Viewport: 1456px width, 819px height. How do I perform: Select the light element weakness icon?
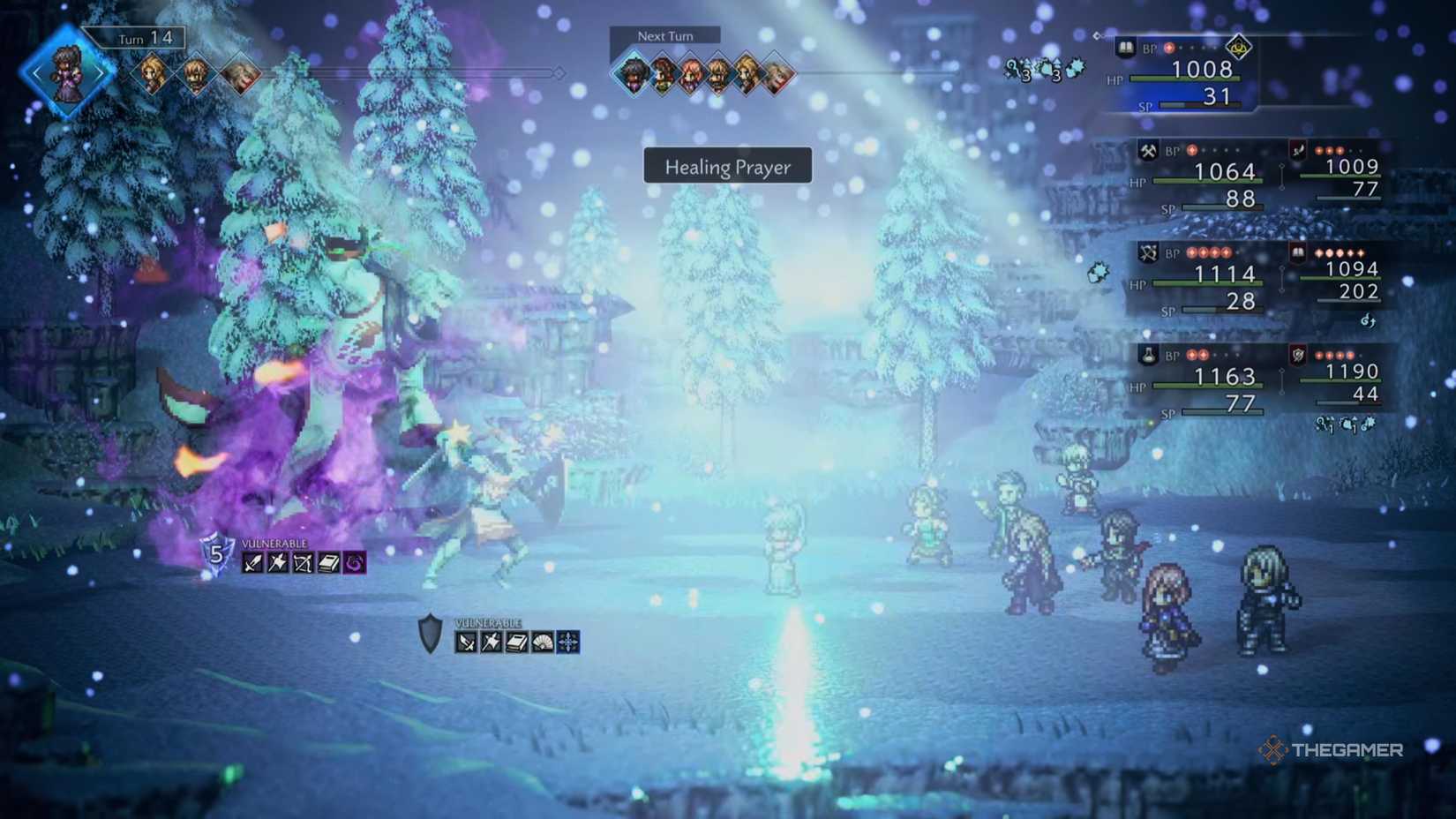click(x=567, y=641)
